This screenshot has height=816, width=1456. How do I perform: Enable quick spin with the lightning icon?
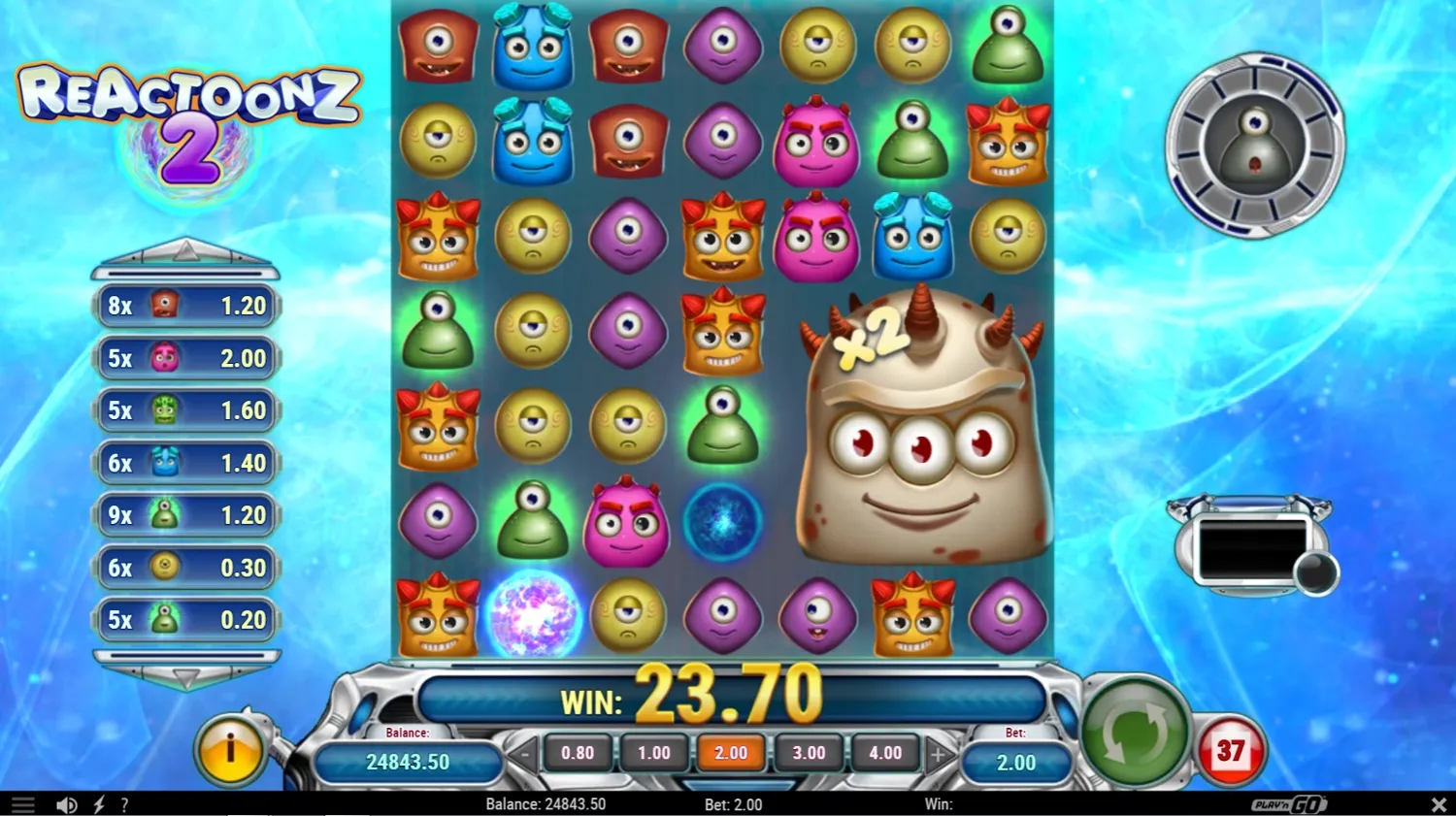click(x=97, y=803)
